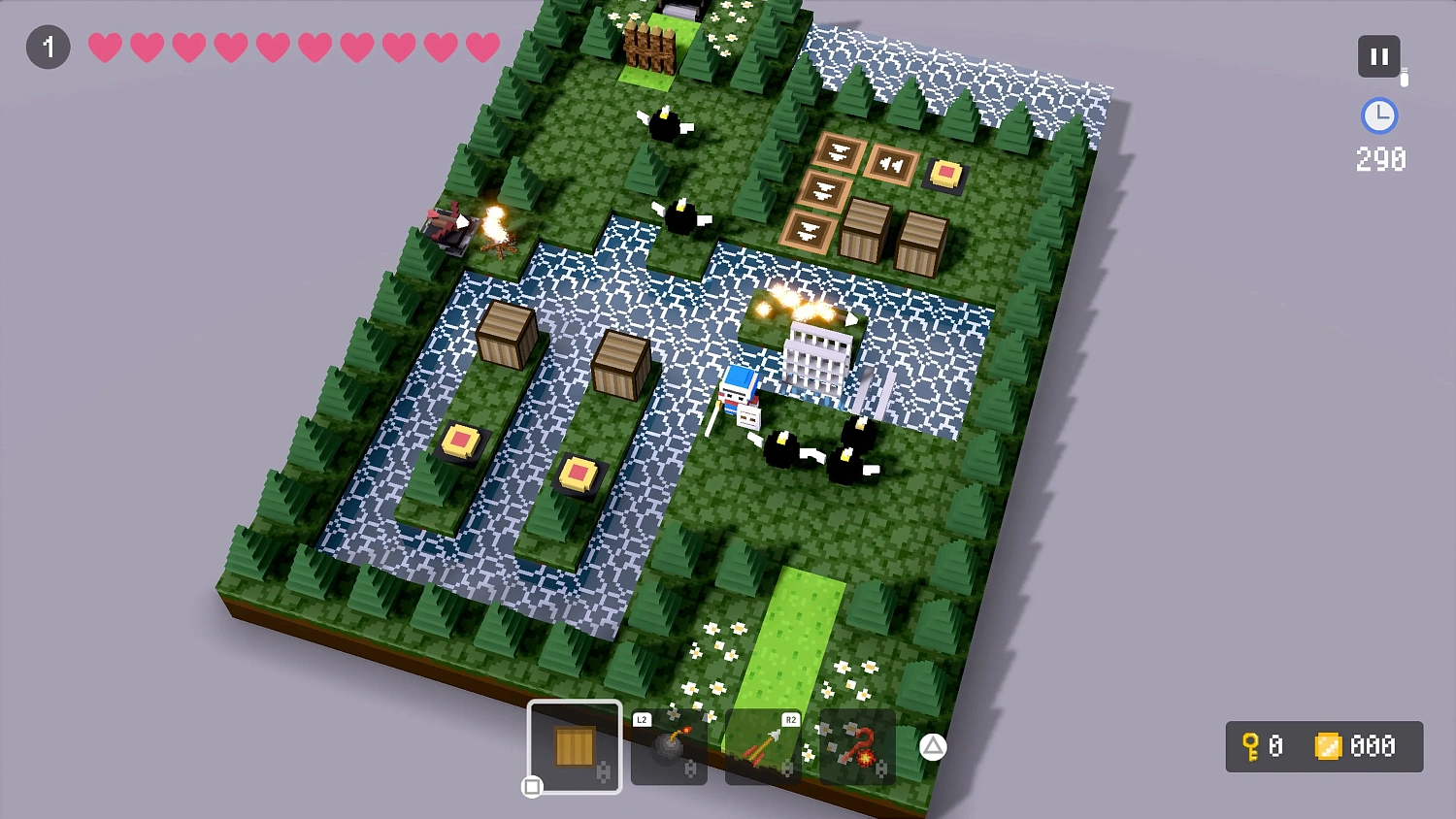Pause the game with the pause icon
Screen dimensions: 1456x819
pos(1379,55)
